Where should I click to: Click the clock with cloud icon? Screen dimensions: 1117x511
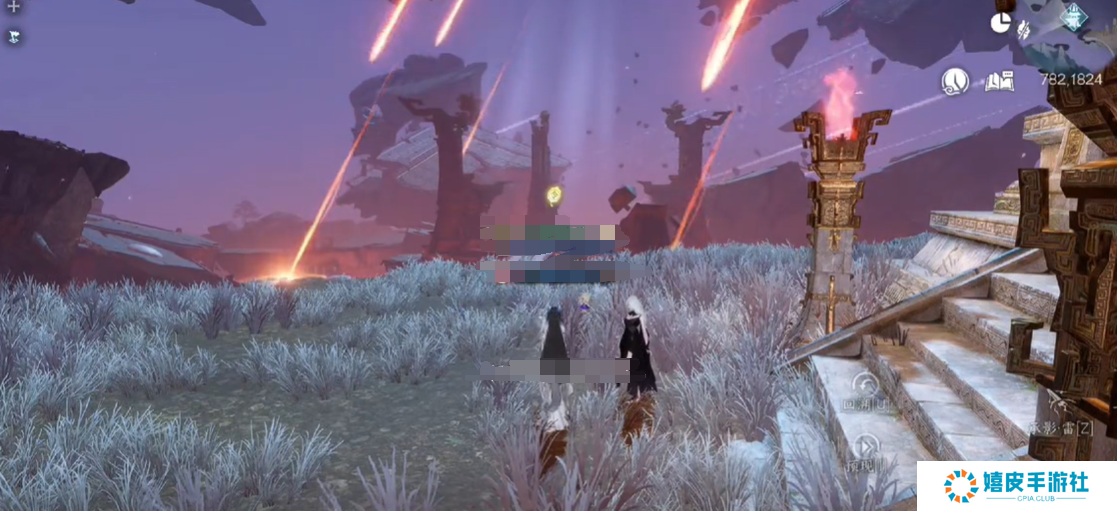tap(955, 80)
